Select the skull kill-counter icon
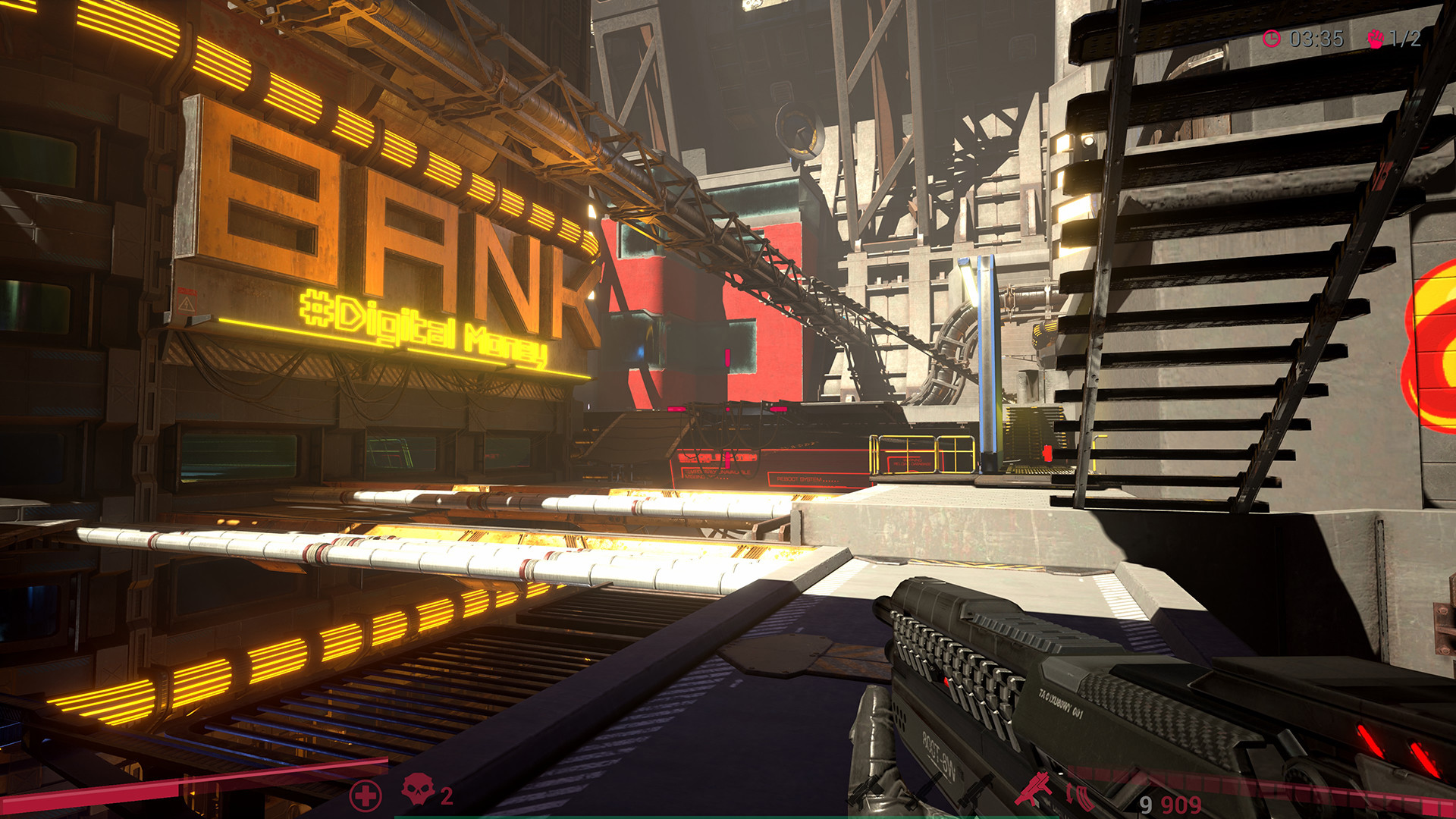This screenshot has width=1456, height=819. pos(417,790)
